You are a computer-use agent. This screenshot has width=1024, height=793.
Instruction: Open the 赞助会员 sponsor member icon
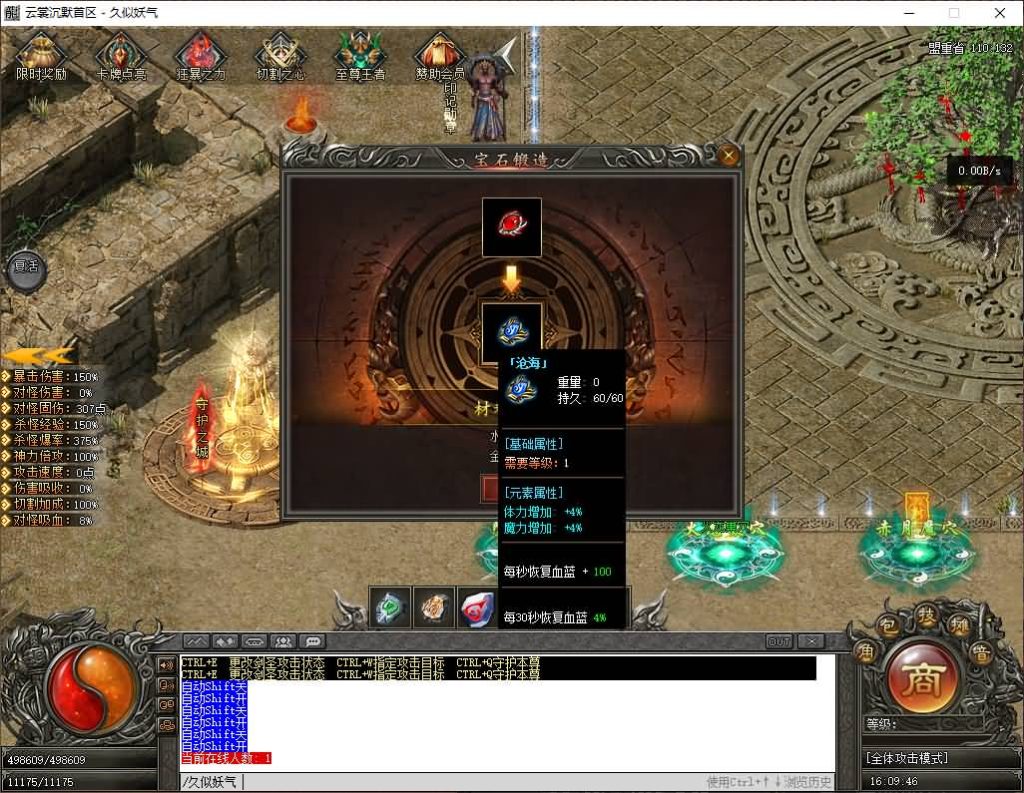click(440, 56)
